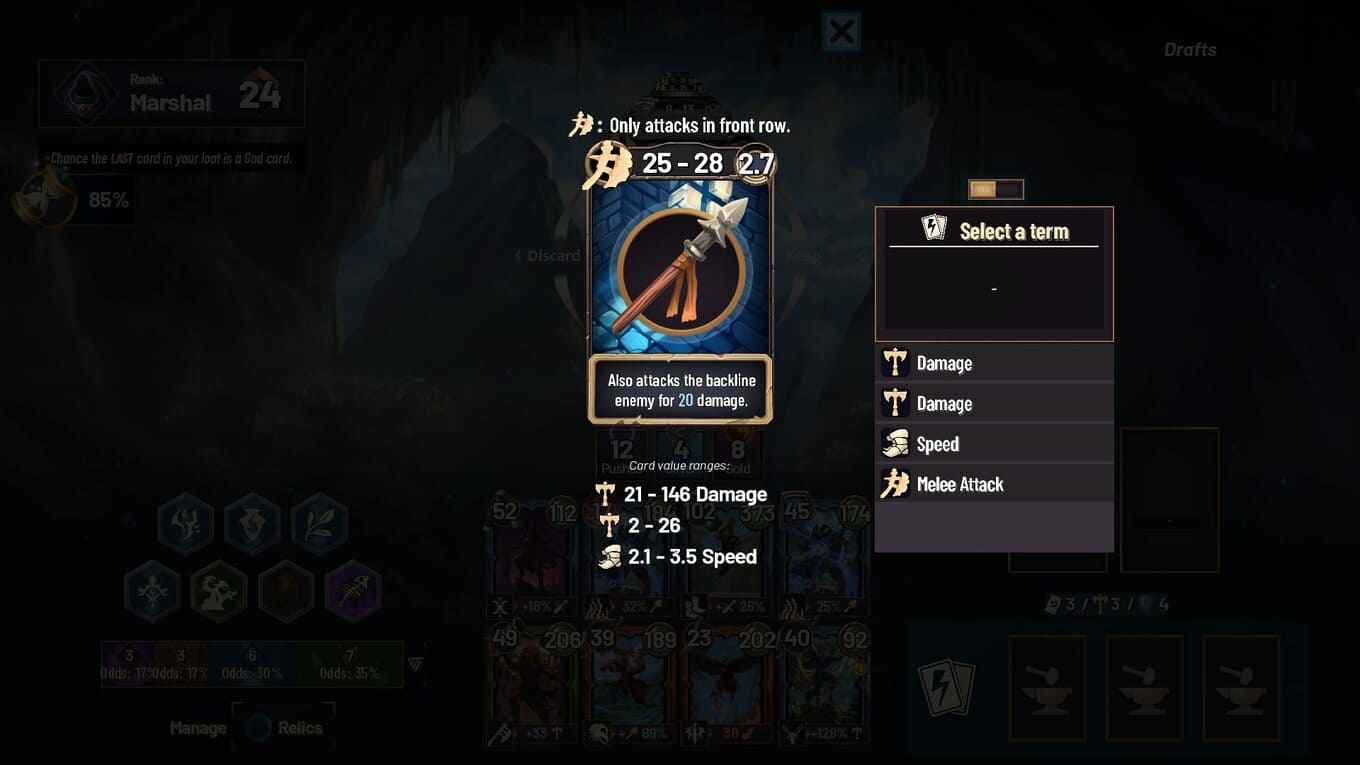Screen dimensions: 1360x765
Task: Open the Marshal rank panel
Action: [171, 95]
